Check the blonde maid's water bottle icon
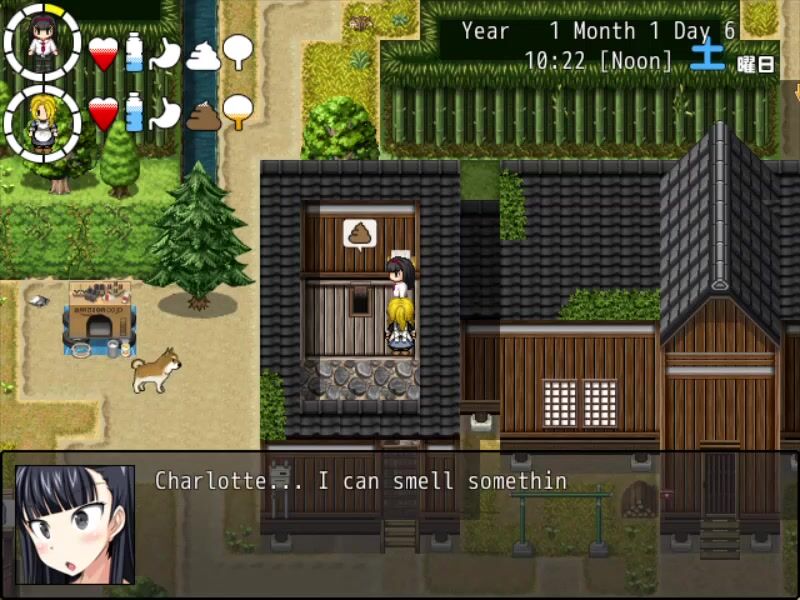Viewport: 800px width, 600px height. pyautogui.click(x=134, y=112)
